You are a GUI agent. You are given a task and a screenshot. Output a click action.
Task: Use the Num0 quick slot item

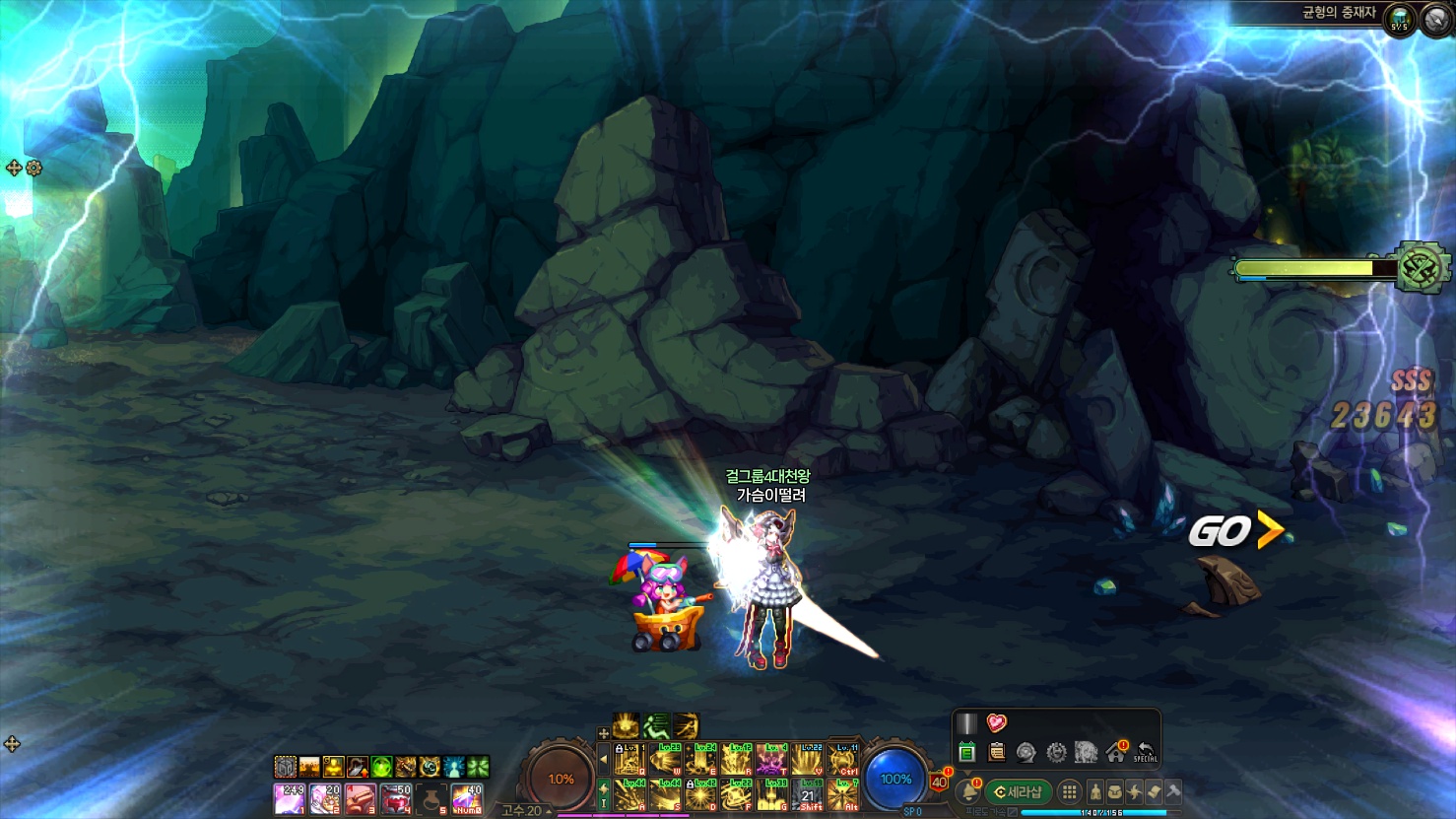point(467,798)
